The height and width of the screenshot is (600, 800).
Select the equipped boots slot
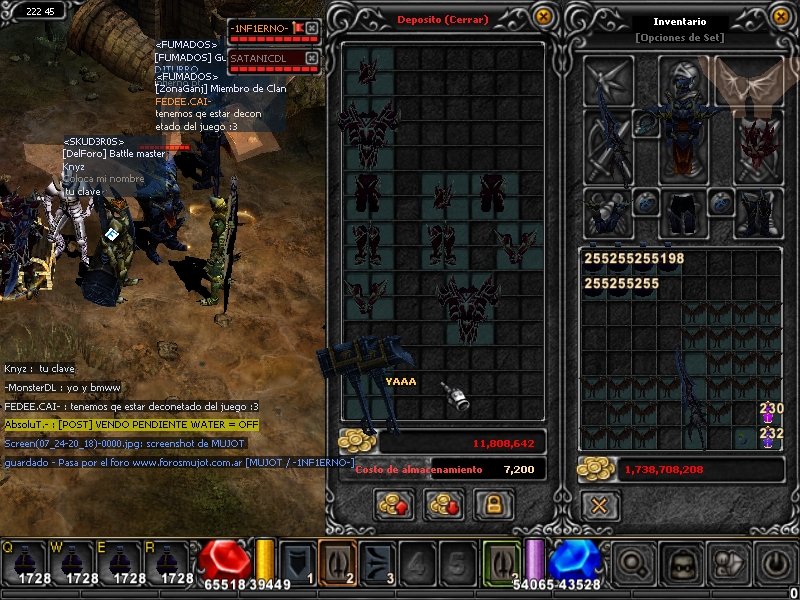pos(757,213)
